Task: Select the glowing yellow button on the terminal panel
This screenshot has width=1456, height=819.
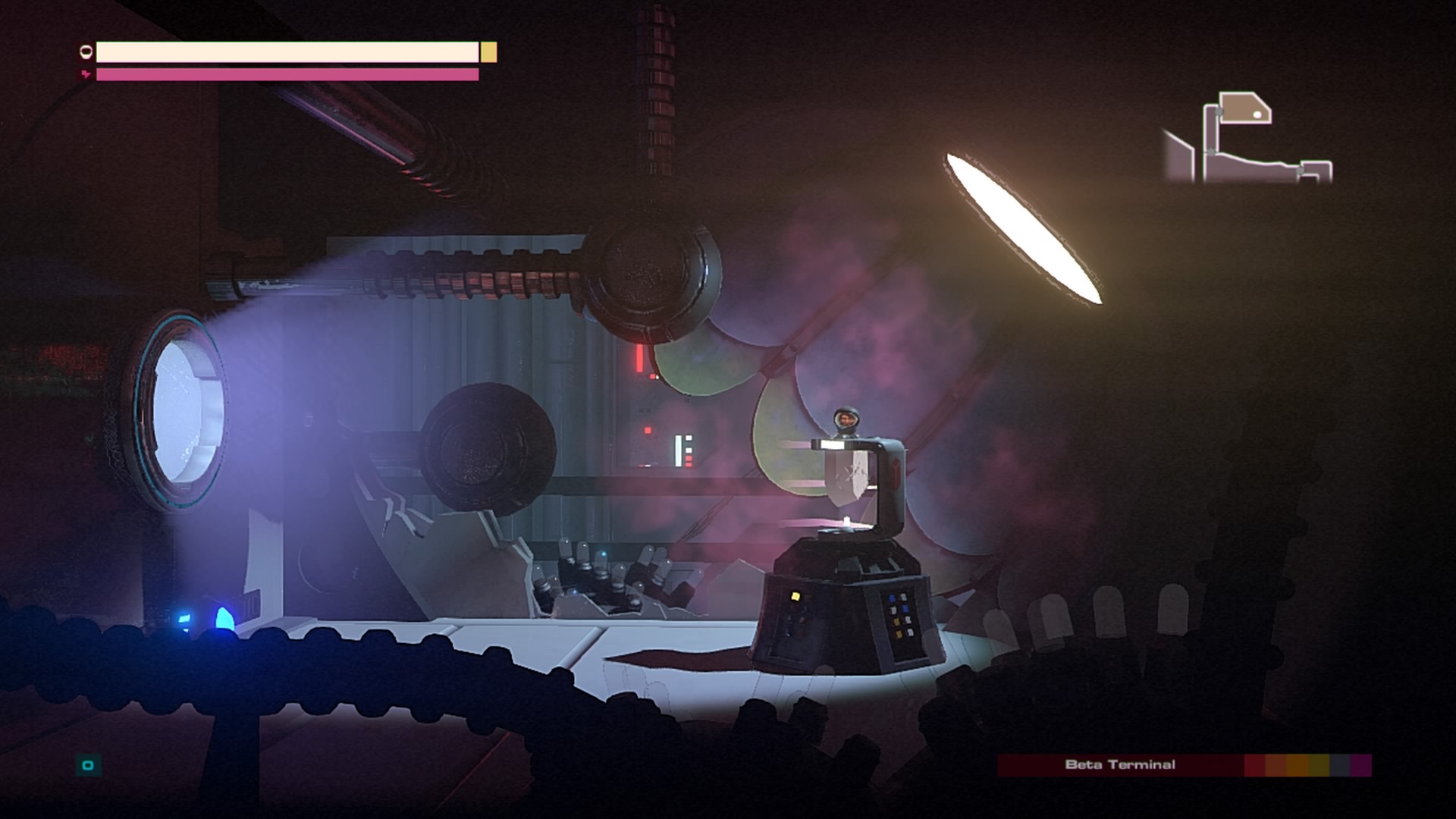Action: coord(795,597)
